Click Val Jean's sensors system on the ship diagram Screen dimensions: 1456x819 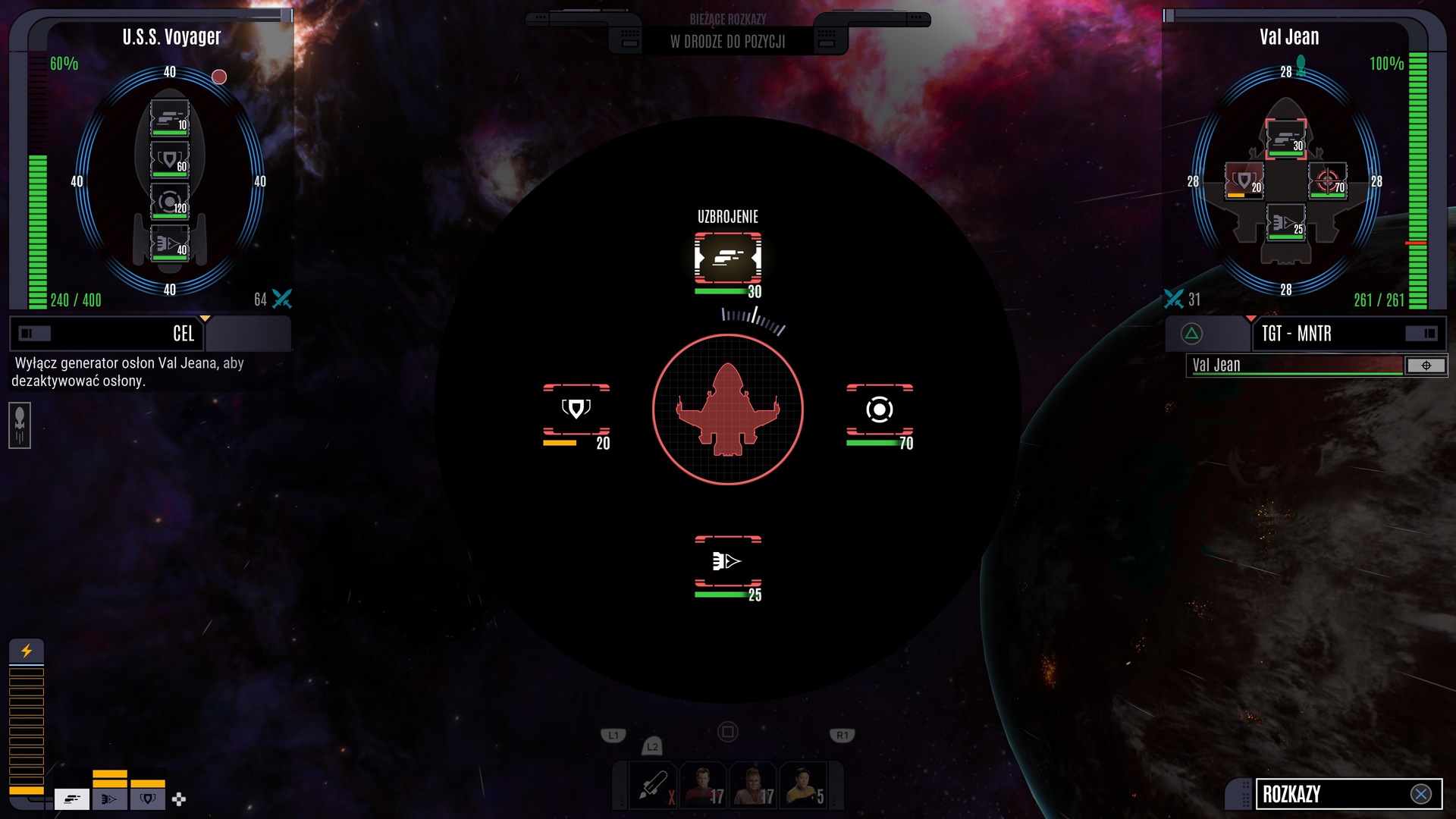[1327, 181]
